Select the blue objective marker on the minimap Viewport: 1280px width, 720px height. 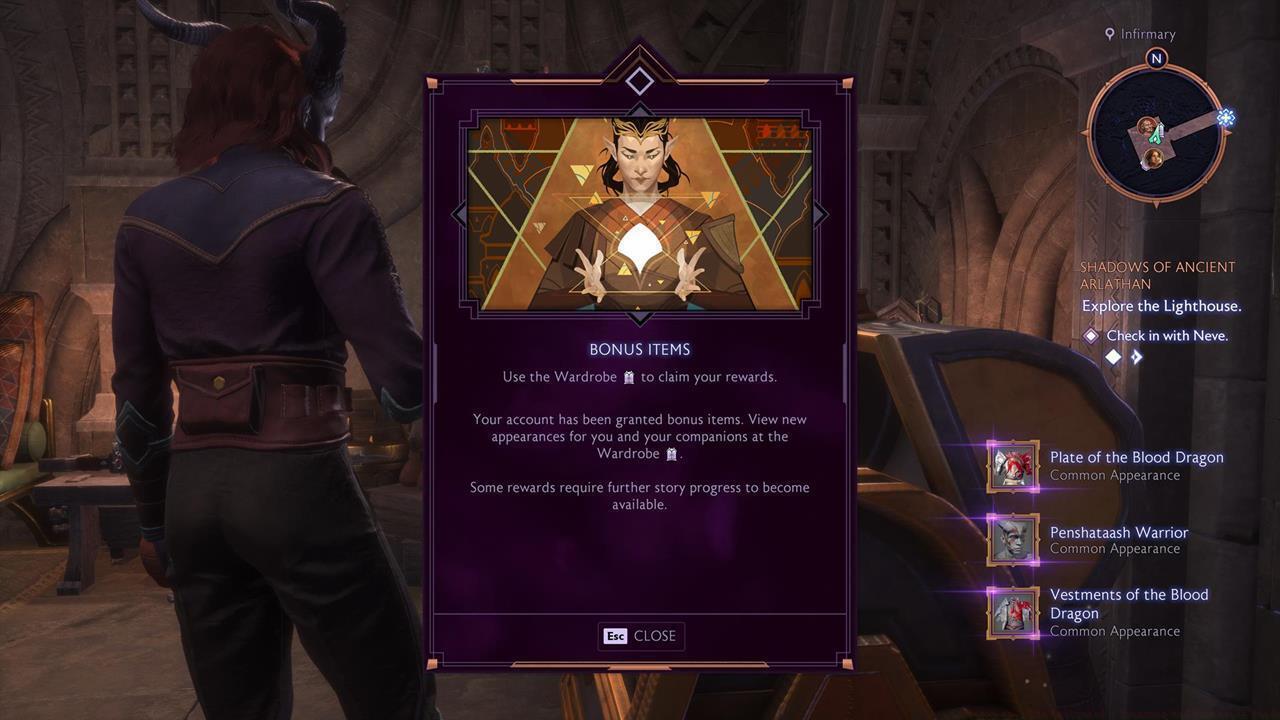click(x=1226, y=117)
